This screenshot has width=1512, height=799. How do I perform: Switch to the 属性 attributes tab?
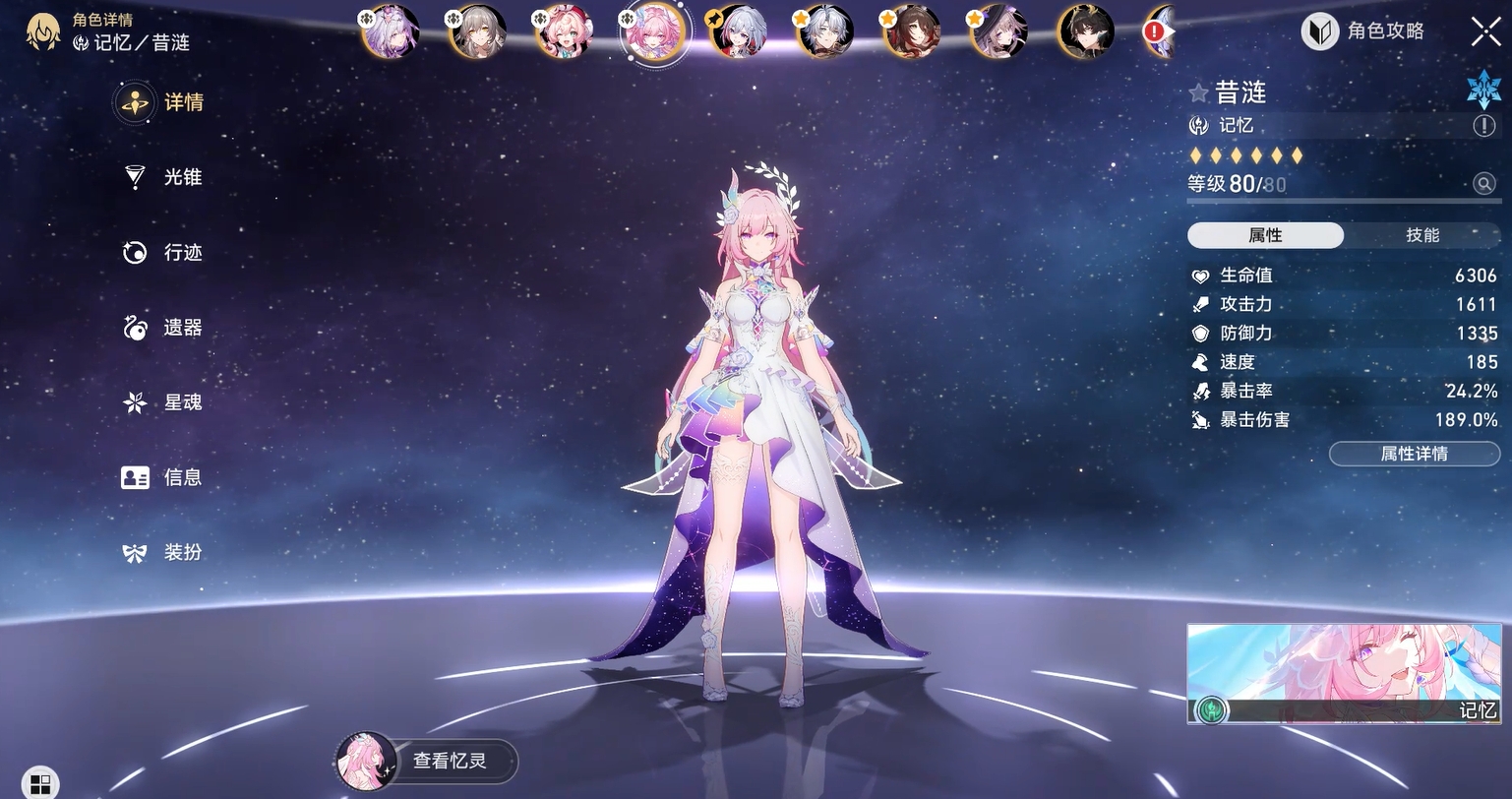[1265, 235]
